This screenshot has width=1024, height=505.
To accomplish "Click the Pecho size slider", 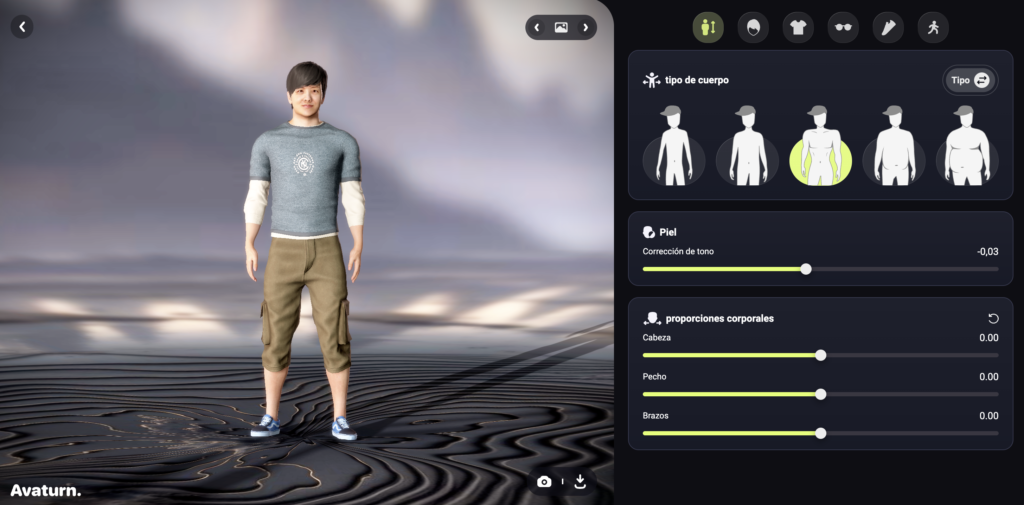I will point(821,394).
